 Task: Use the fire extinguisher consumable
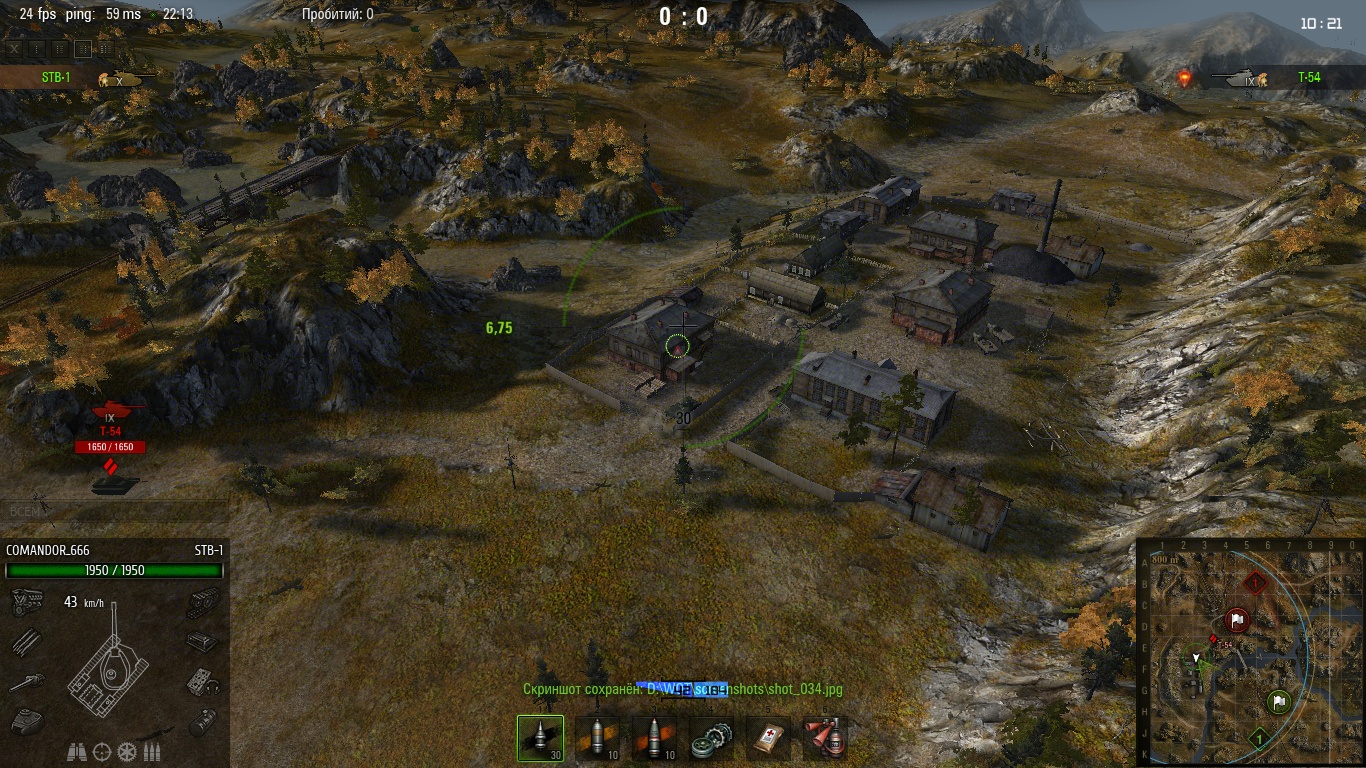point(825,739)
